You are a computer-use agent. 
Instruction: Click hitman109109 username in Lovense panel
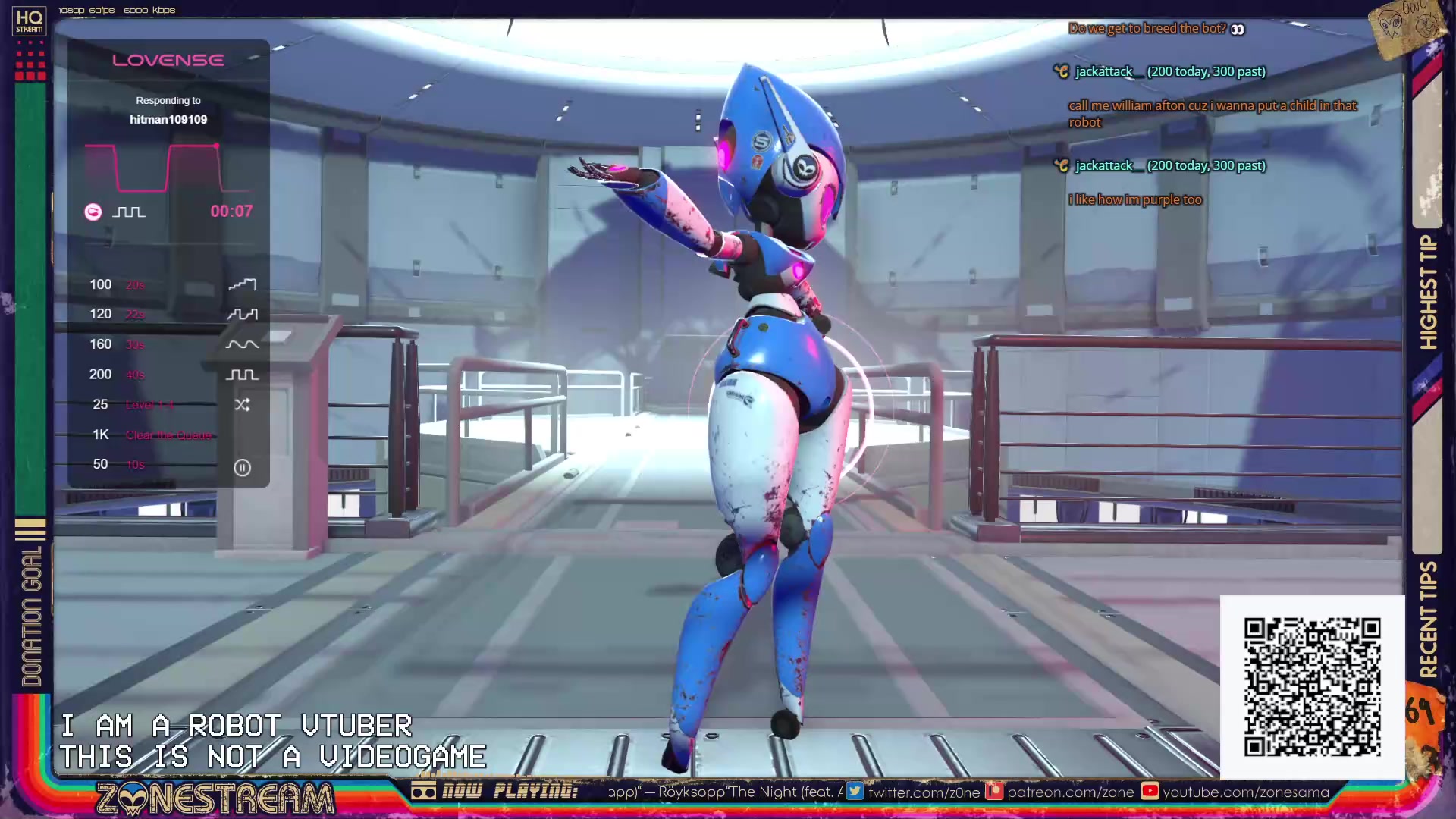(168, 119)
